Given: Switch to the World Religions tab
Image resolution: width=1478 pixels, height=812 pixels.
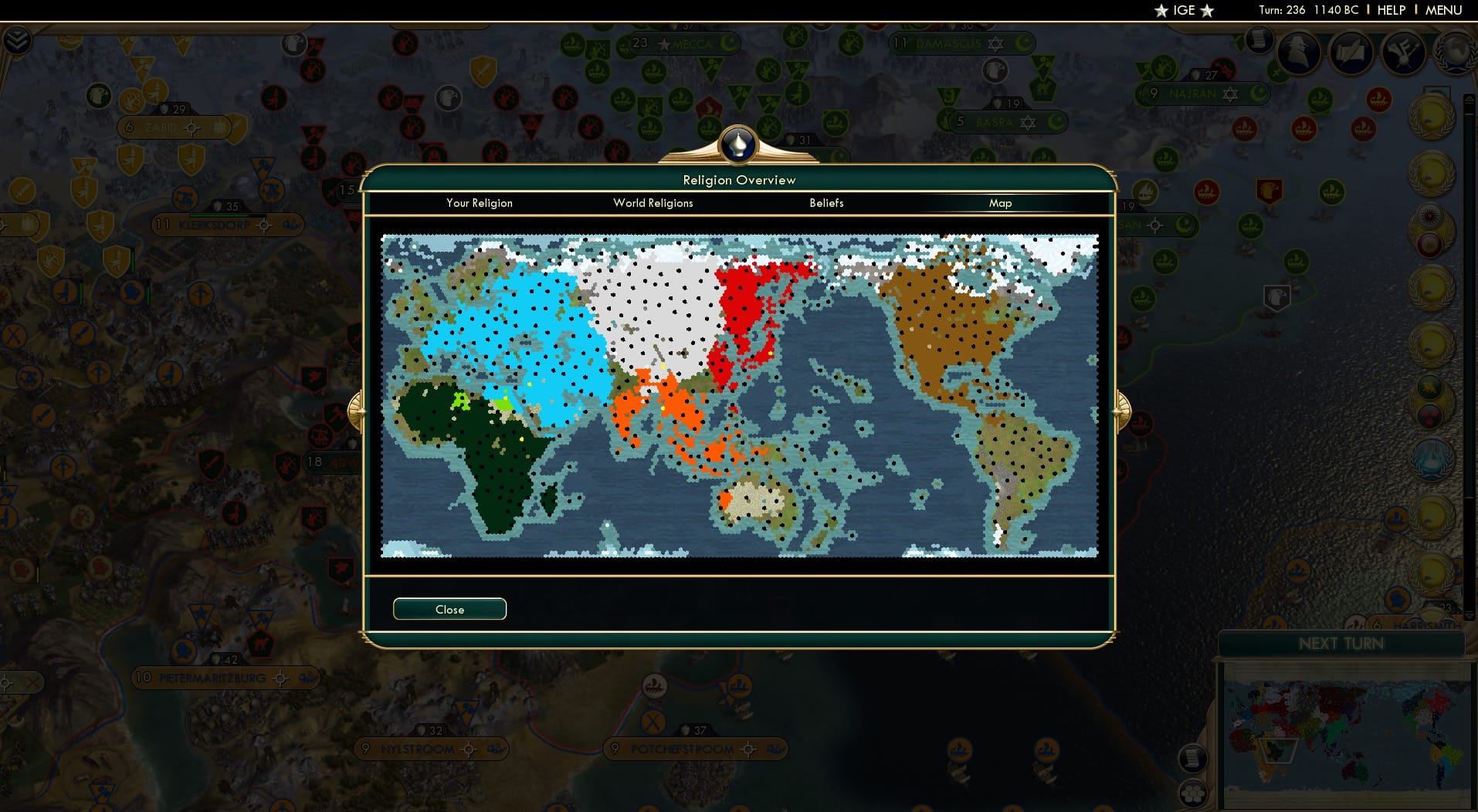Looking at the screenshot, I should (x=653, y=203).
